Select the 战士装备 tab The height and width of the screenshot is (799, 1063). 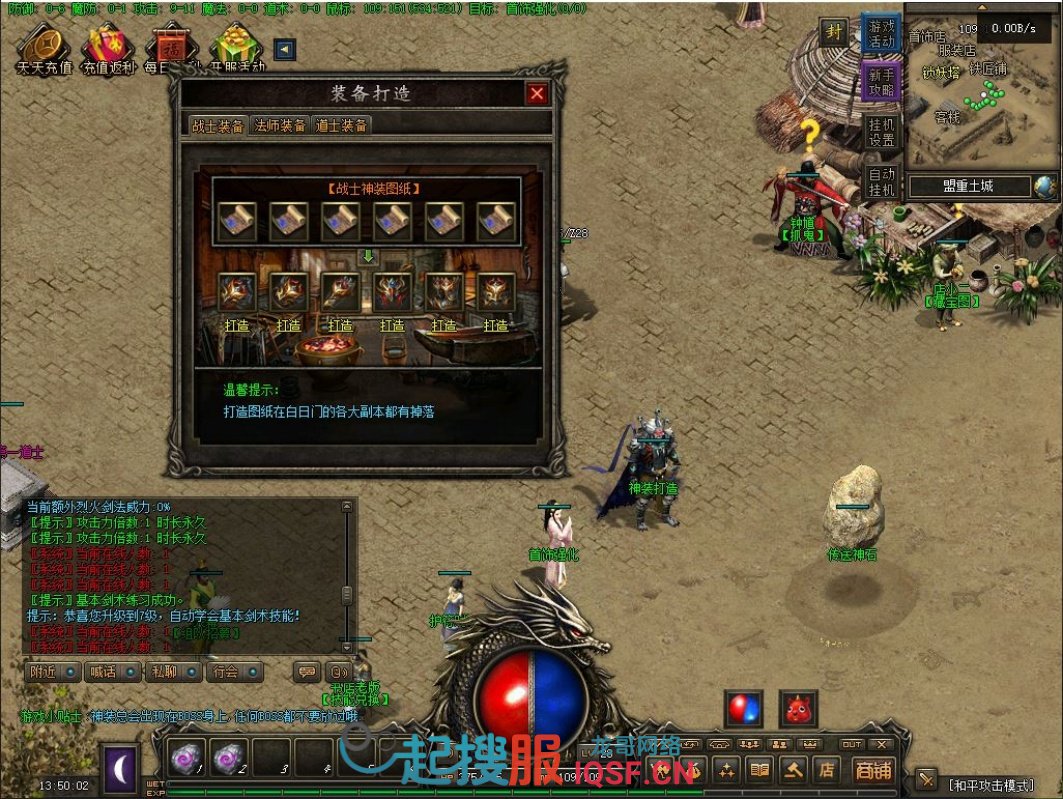(x=217, y=126)
